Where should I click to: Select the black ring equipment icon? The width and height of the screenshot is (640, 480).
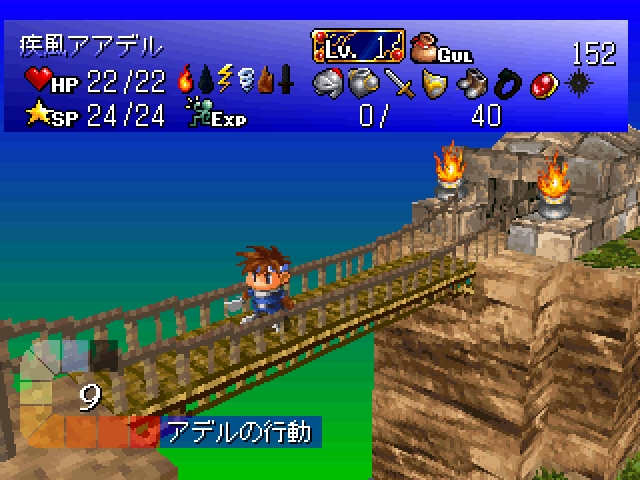point(506,82)
